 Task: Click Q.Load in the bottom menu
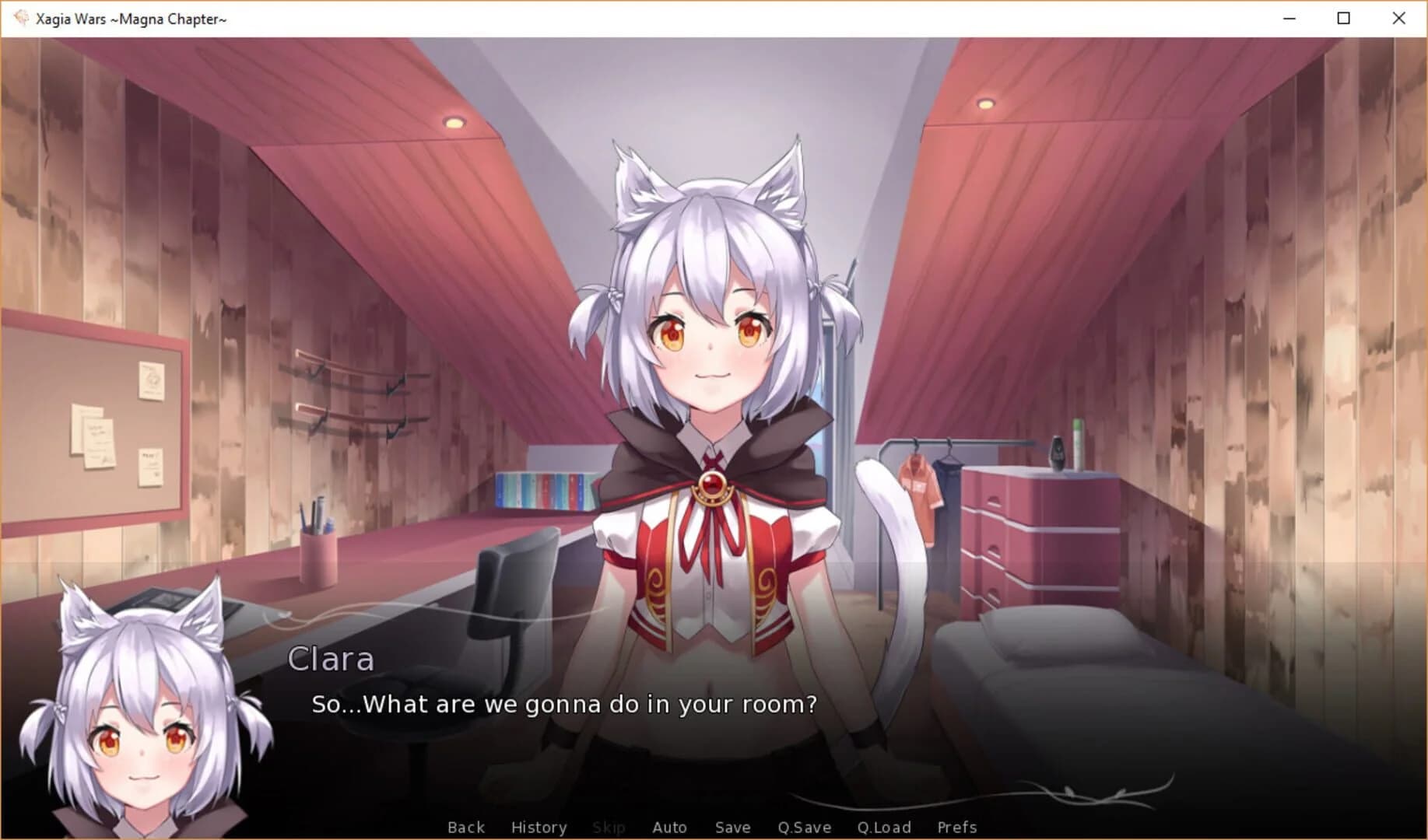tap(884, 827)
